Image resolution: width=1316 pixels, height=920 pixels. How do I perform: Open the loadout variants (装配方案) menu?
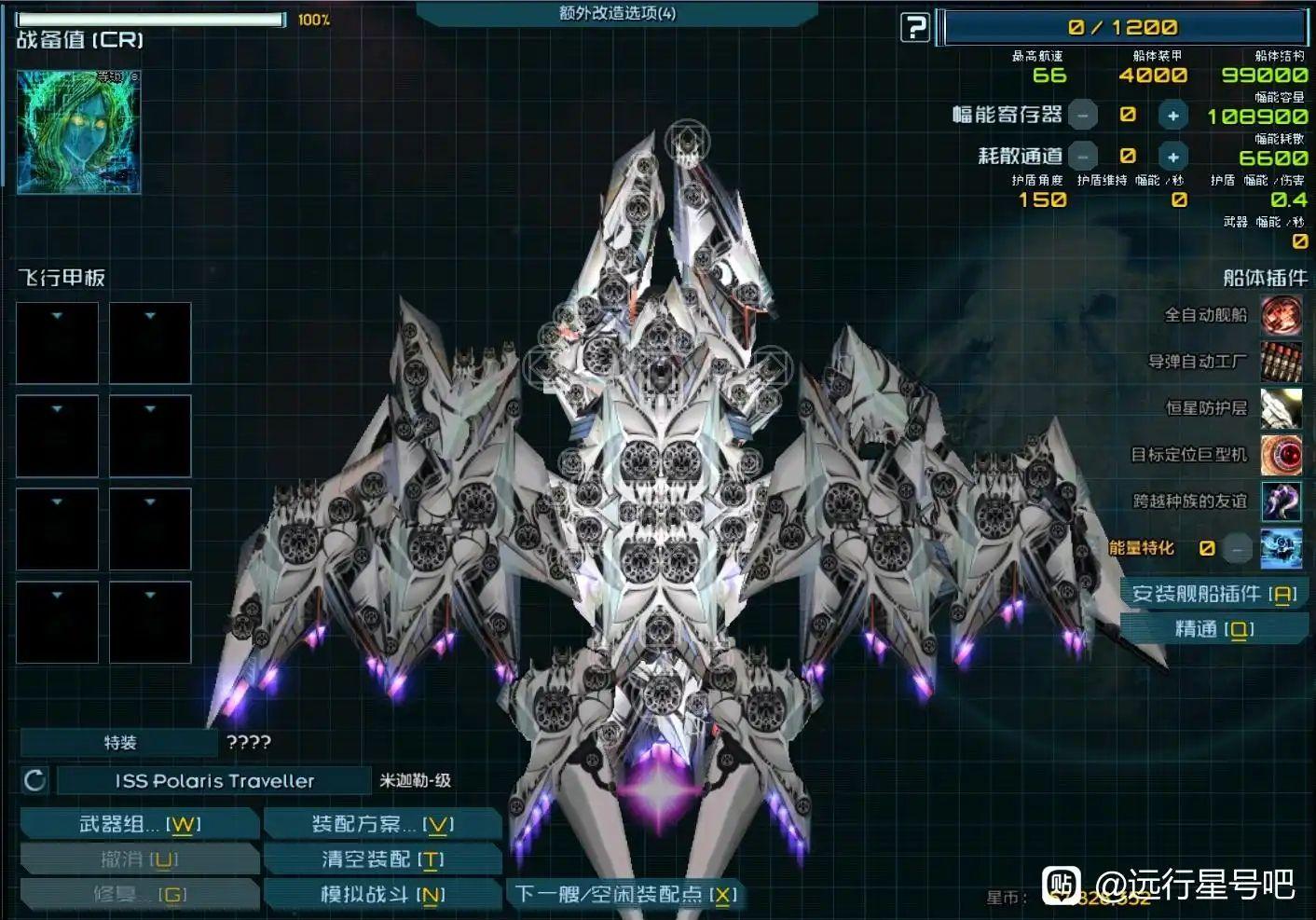pyautogui.click(x=382, y=824)
